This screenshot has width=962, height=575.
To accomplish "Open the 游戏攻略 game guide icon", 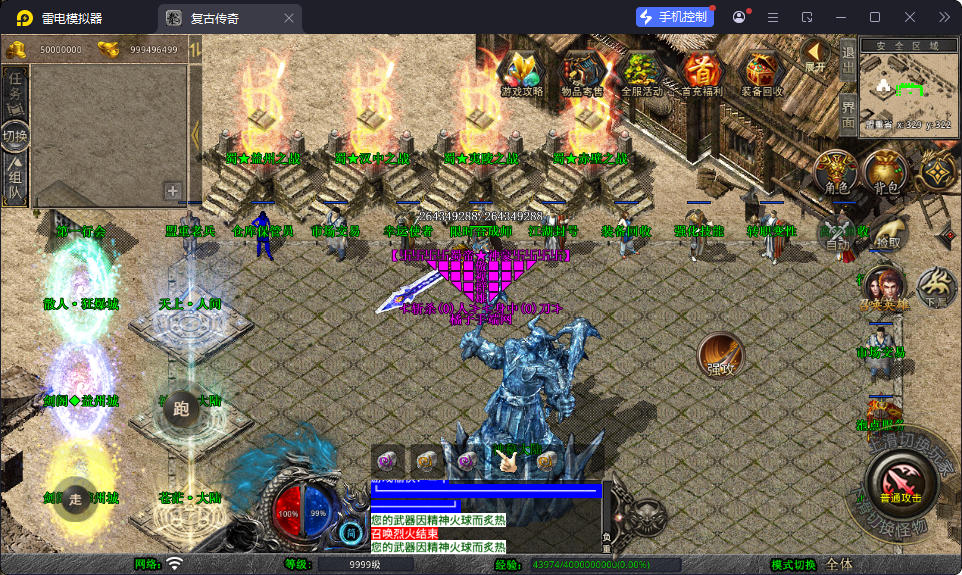I will click(x=522, y=72).
